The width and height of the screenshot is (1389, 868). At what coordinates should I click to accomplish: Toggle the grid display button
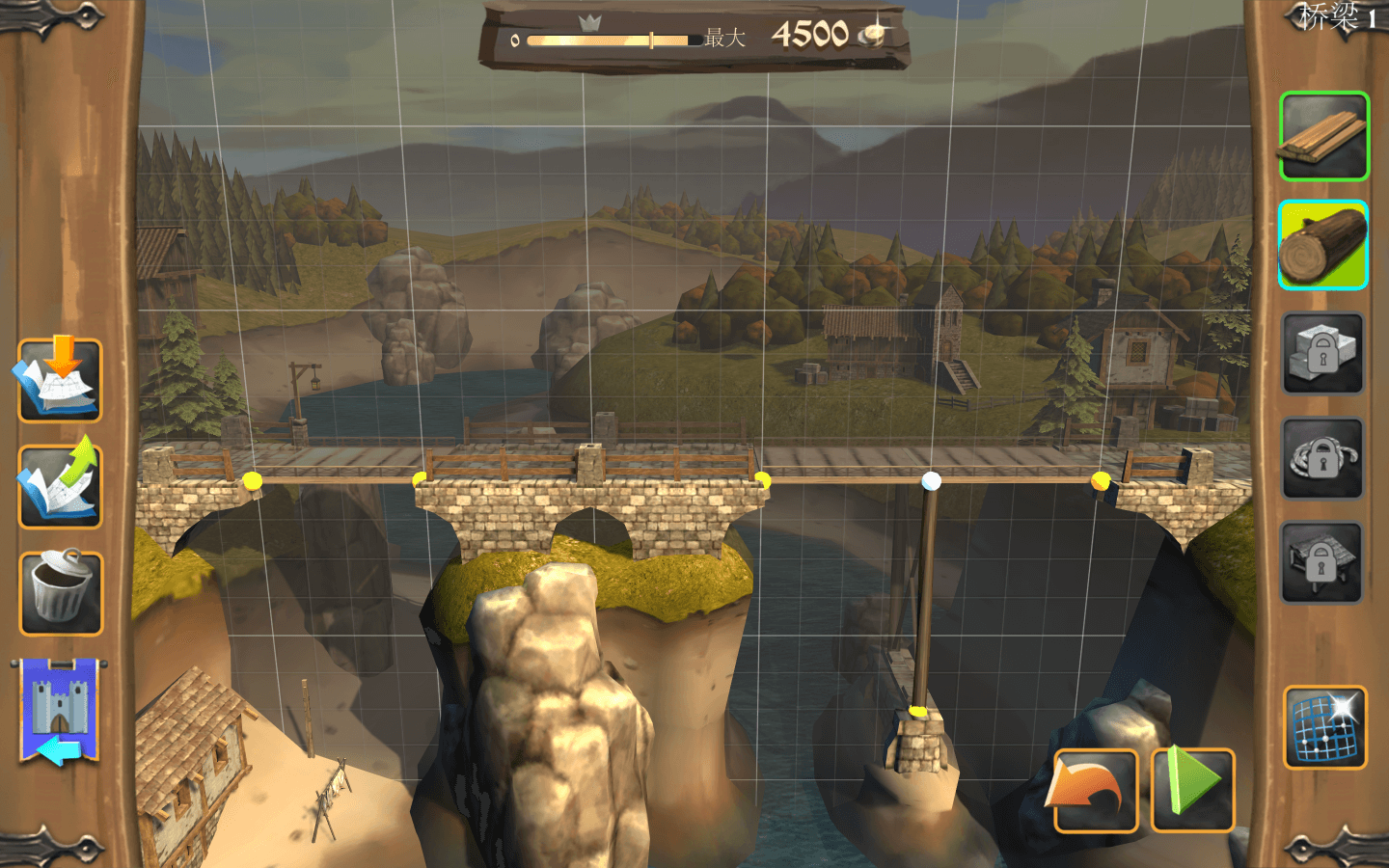click(1324, 727)
